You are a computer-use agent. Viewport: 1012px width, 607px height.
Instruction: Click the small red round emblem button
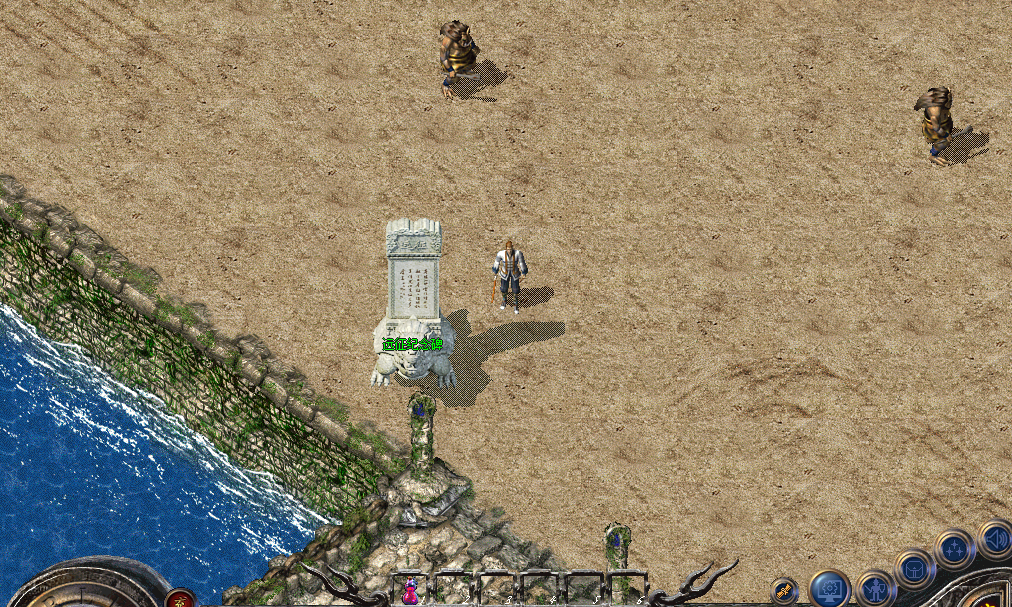coord(180,598)
